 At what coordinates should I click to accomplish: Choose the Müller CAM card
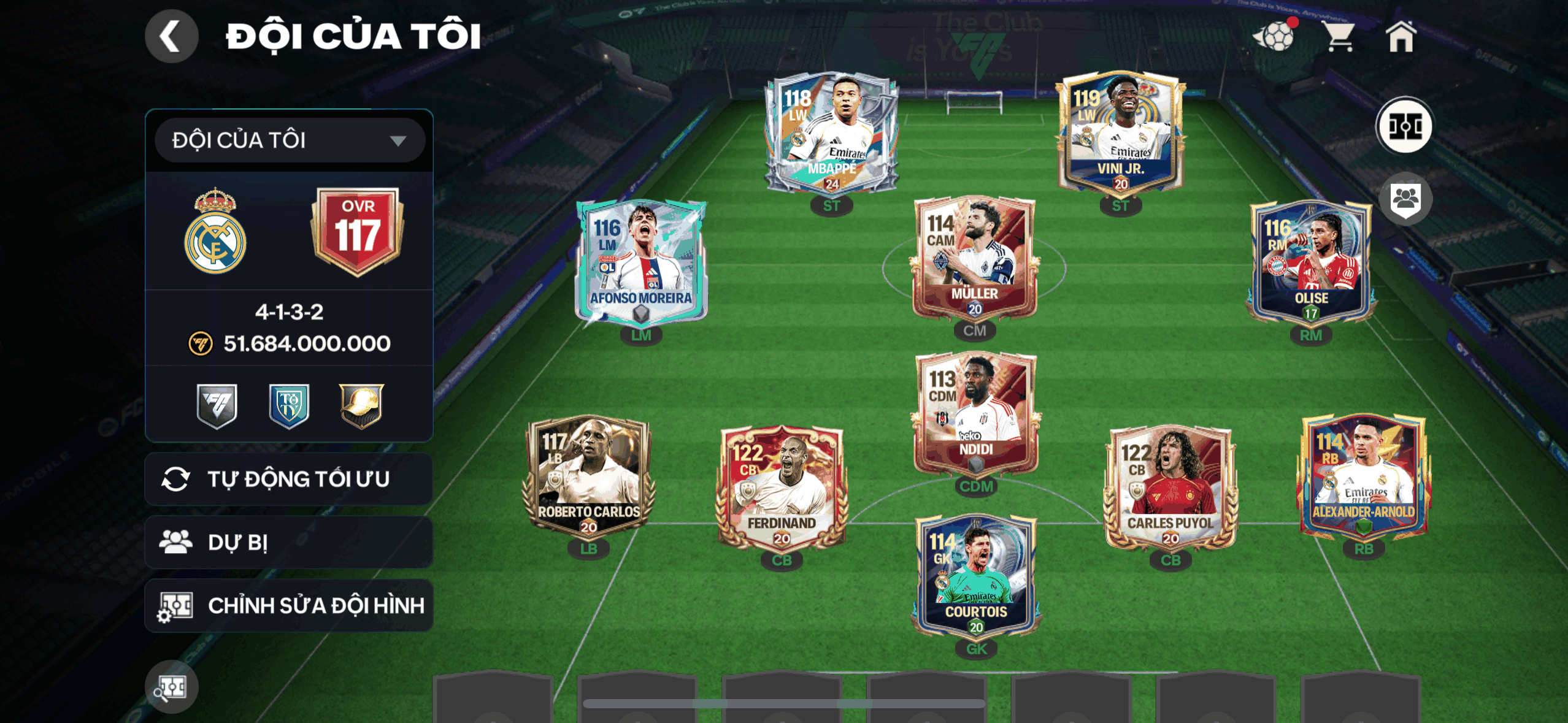974,259
